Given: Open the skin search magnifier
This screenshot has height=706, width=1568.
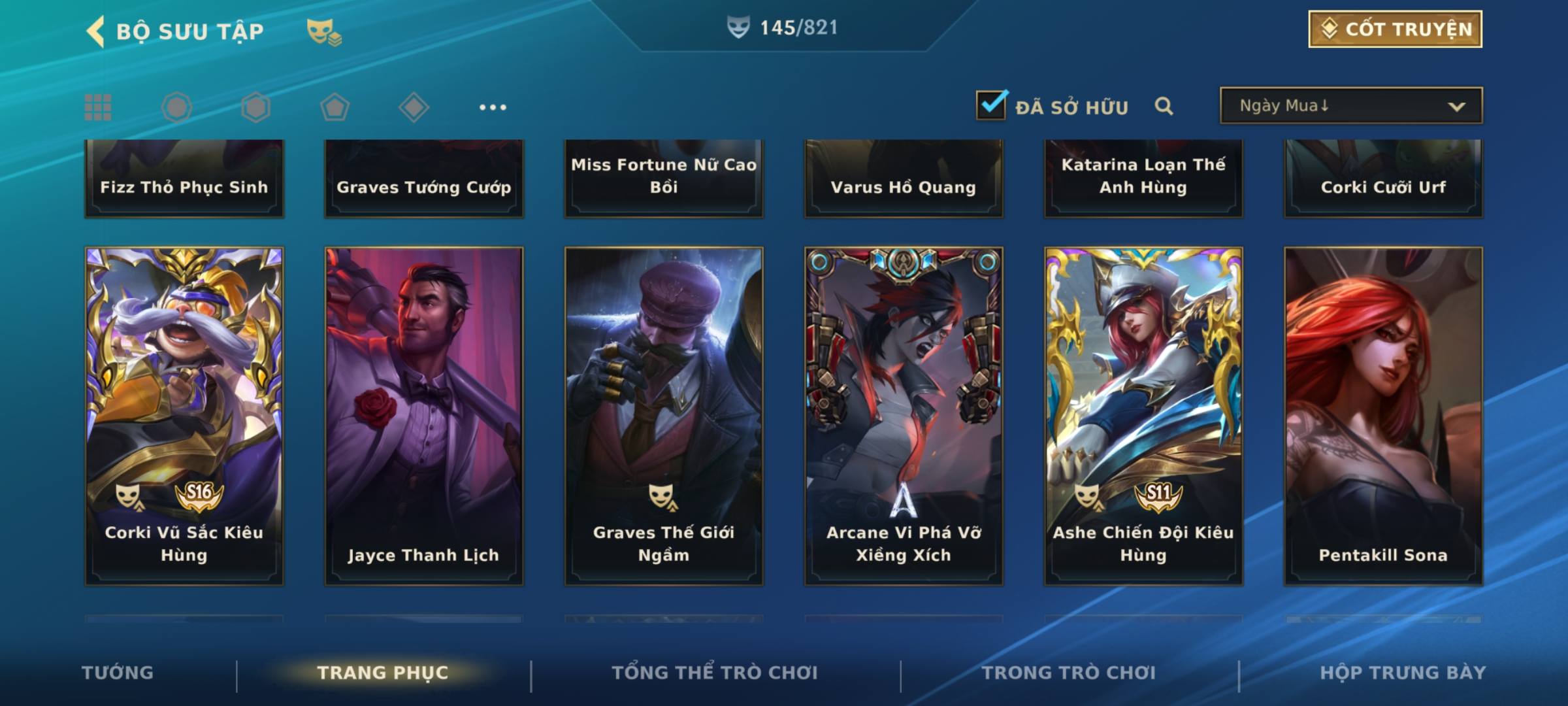Looking at the screenshot, I should [x=1164, y=106].
